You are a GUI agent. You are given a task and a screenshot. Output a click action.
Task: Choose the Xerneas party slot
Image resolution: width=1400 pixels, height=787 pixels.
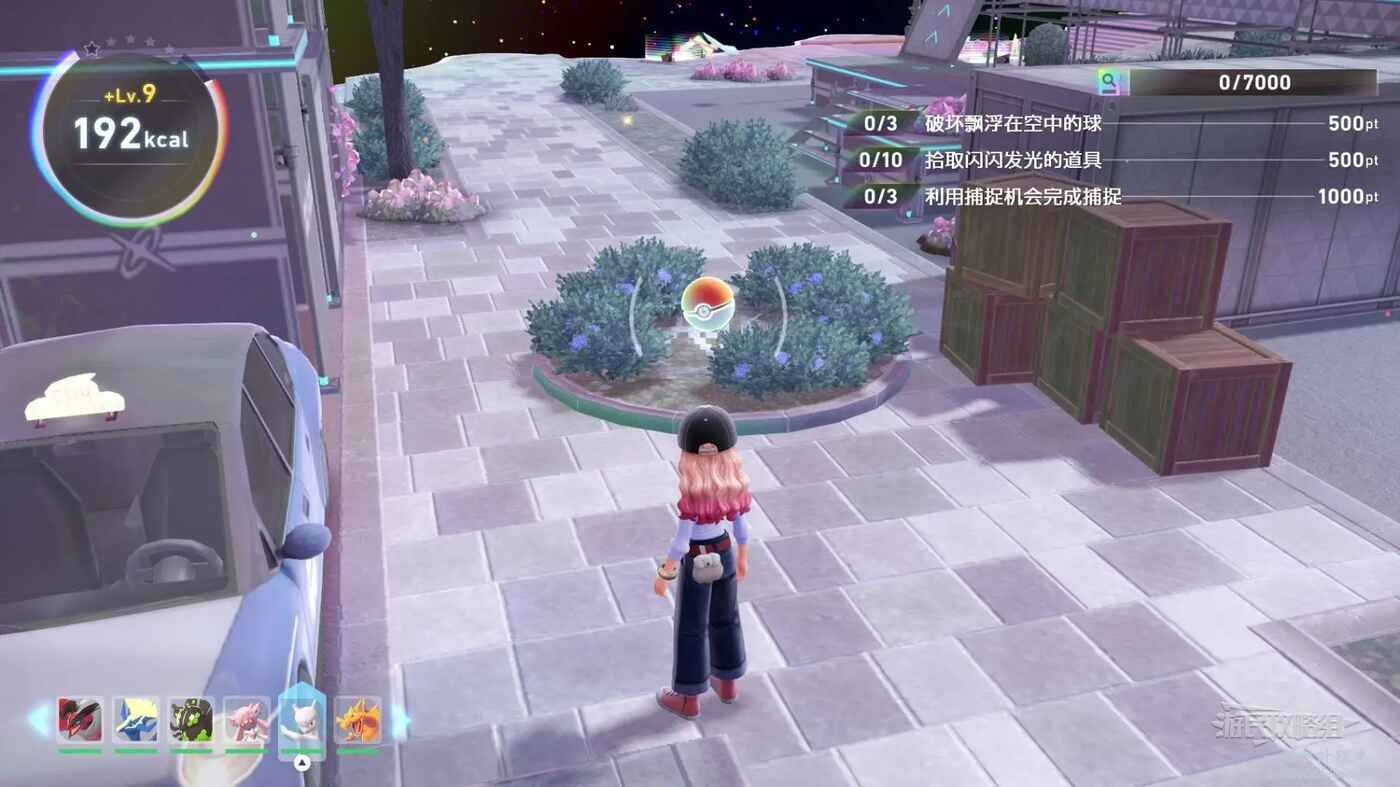[x=135, y=718]
